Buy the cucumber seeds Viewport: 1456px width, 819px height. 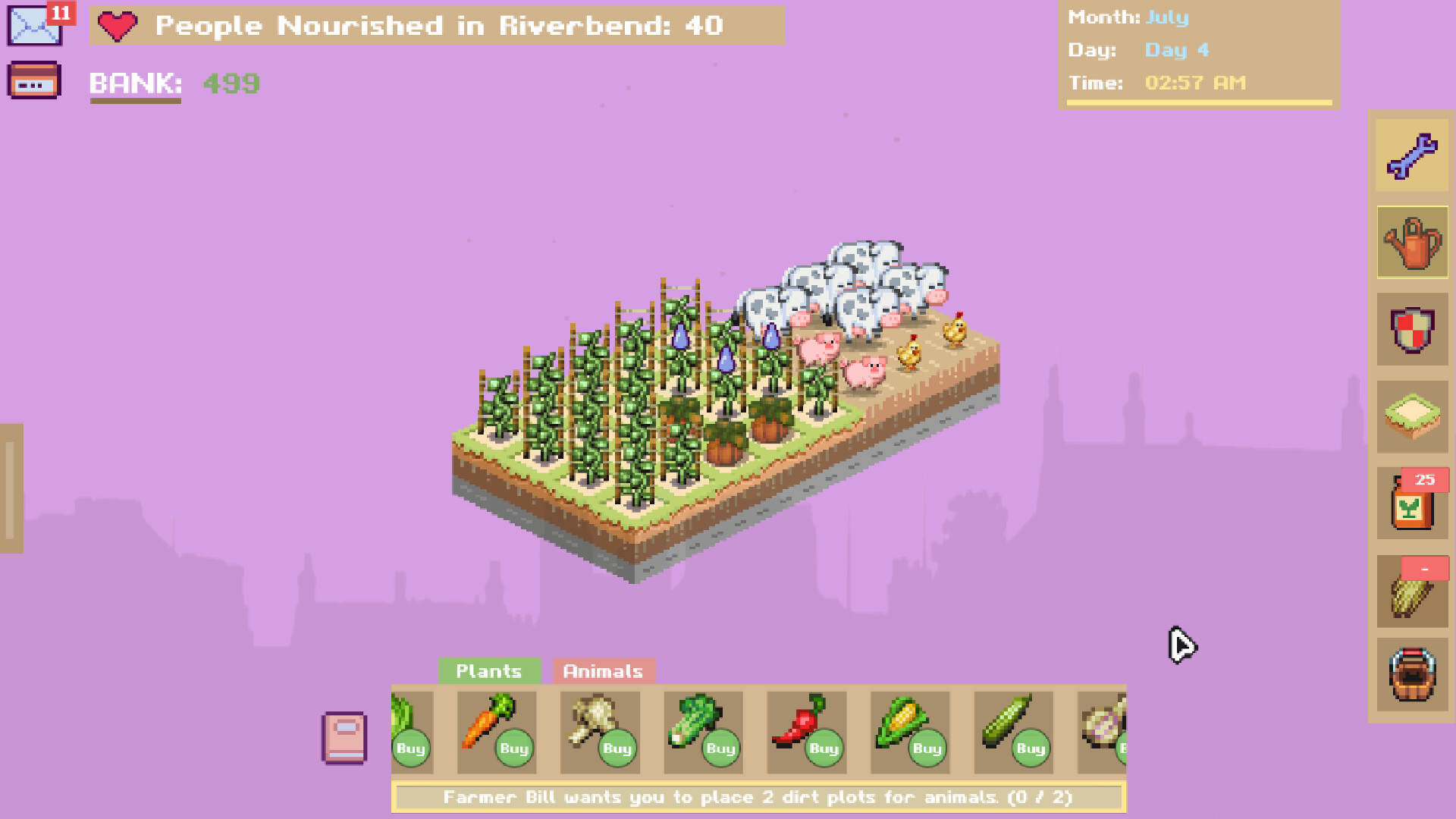point(1030,748)
